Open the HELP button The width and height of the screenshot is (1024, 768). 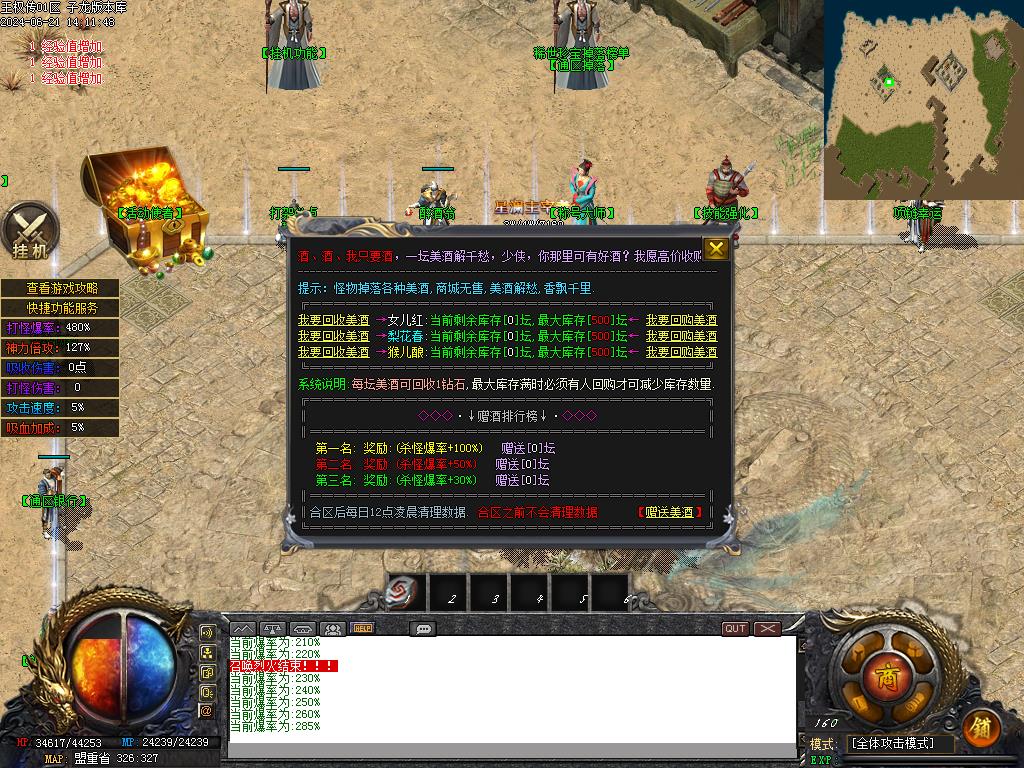pyautogui.click(x=362, y=629)
